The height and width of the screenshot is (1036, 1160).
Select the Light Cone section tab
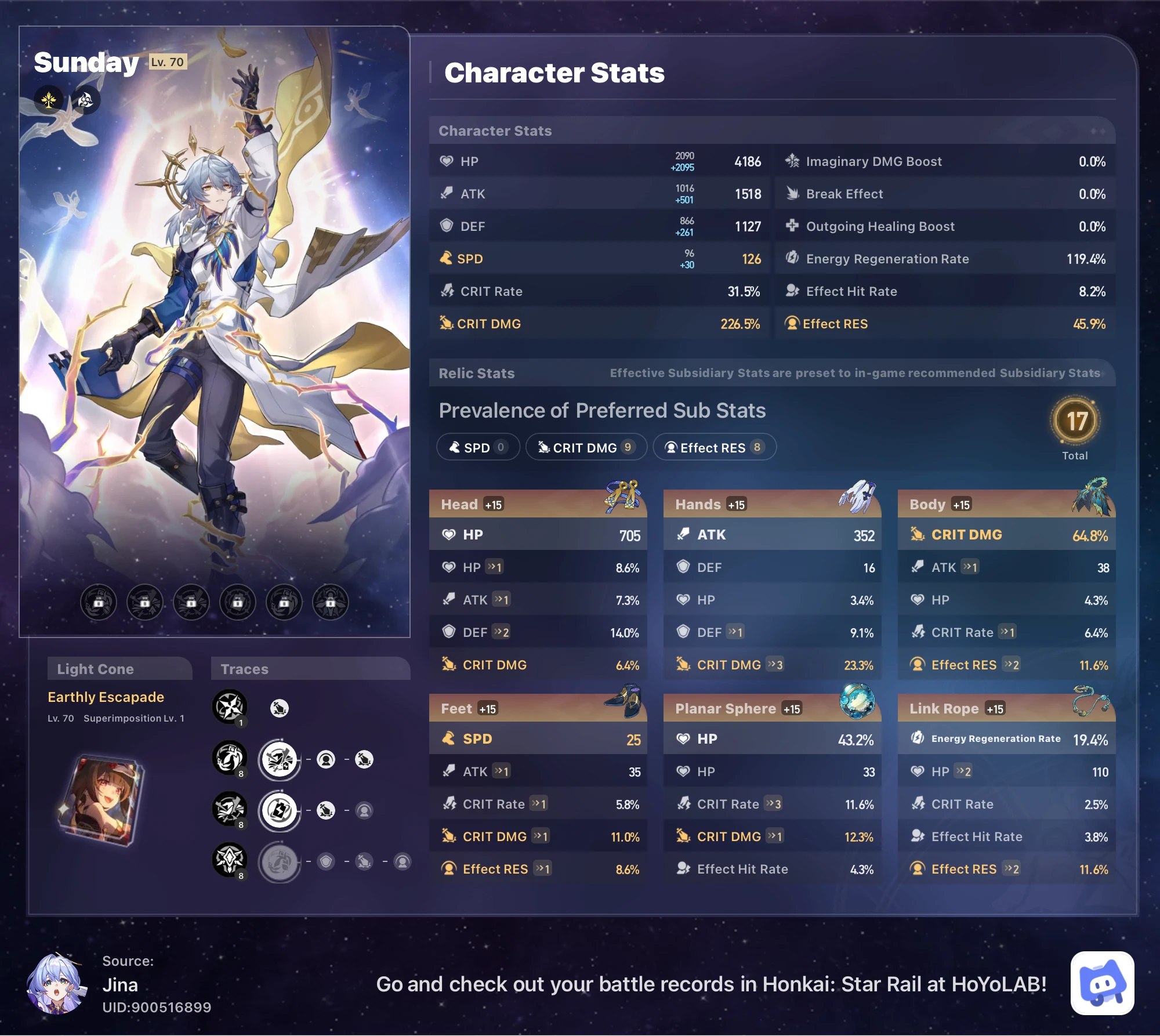[x=95, y=668]
